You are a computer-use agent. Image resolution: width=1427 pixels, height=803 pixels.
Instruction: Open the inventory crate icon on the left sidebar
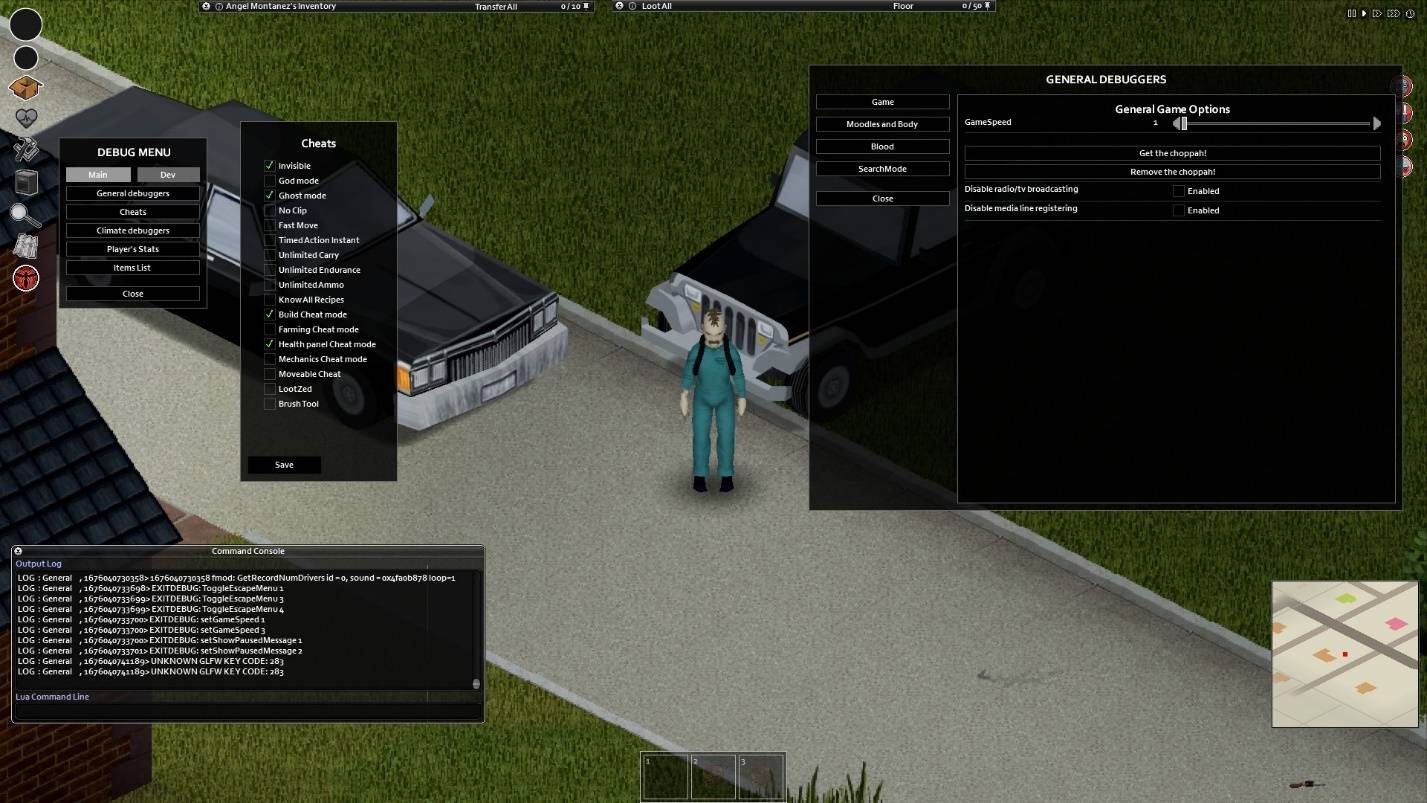click(x=25, y=88)
